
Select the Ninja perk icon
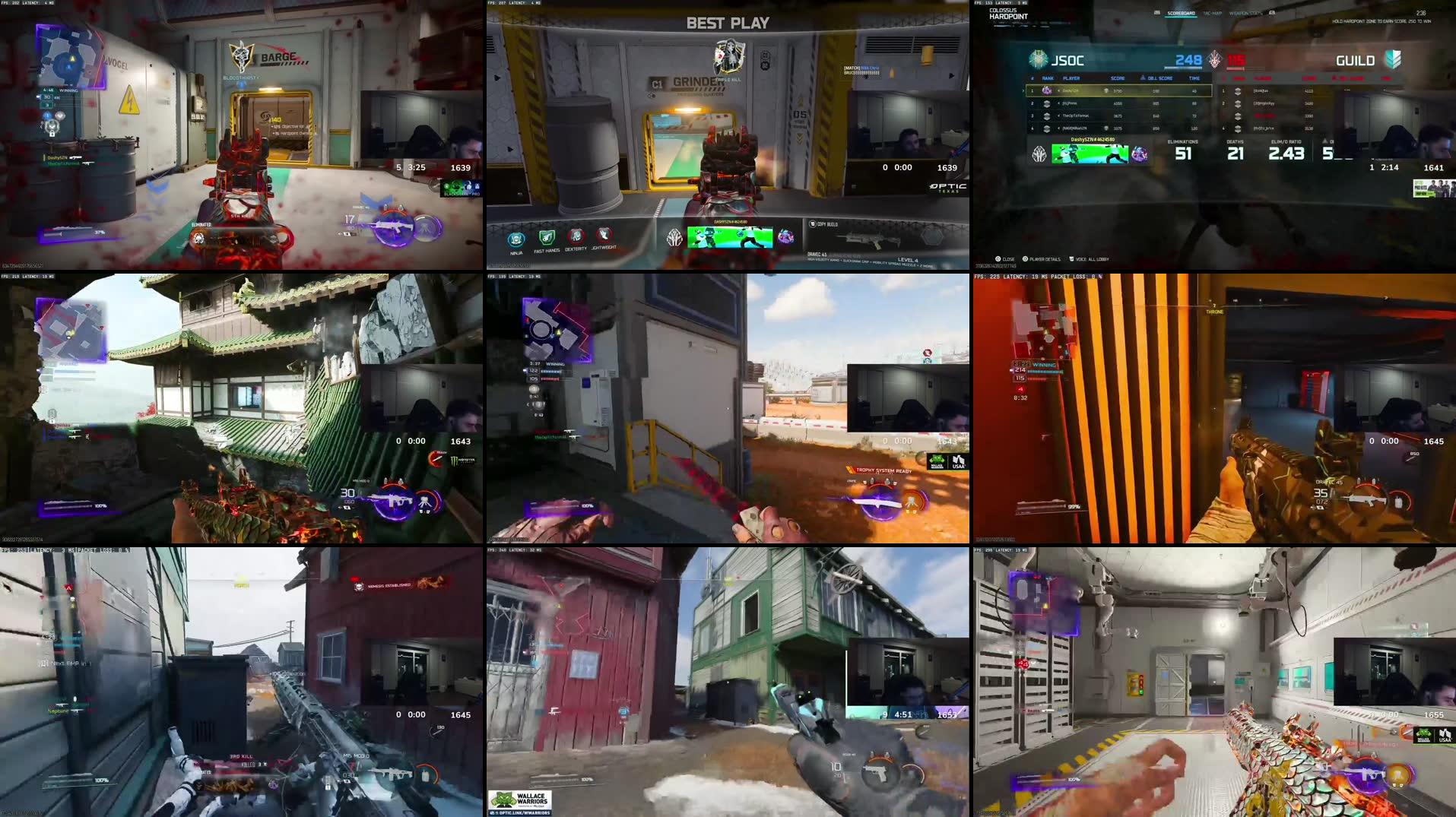click(515, 238)
